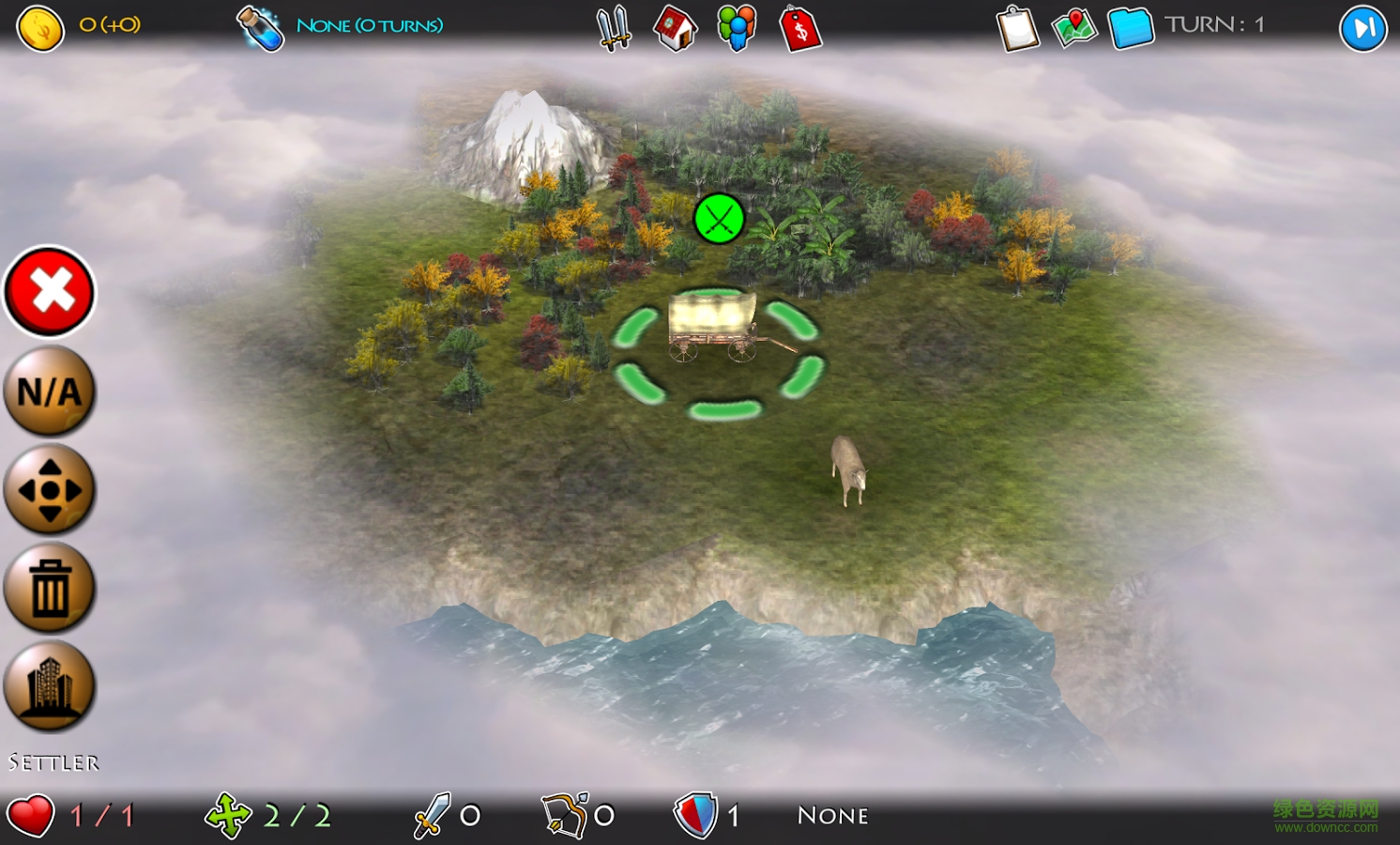
Task: Select the green crossed swords marker on the map
Action: [x=719, y=218]
